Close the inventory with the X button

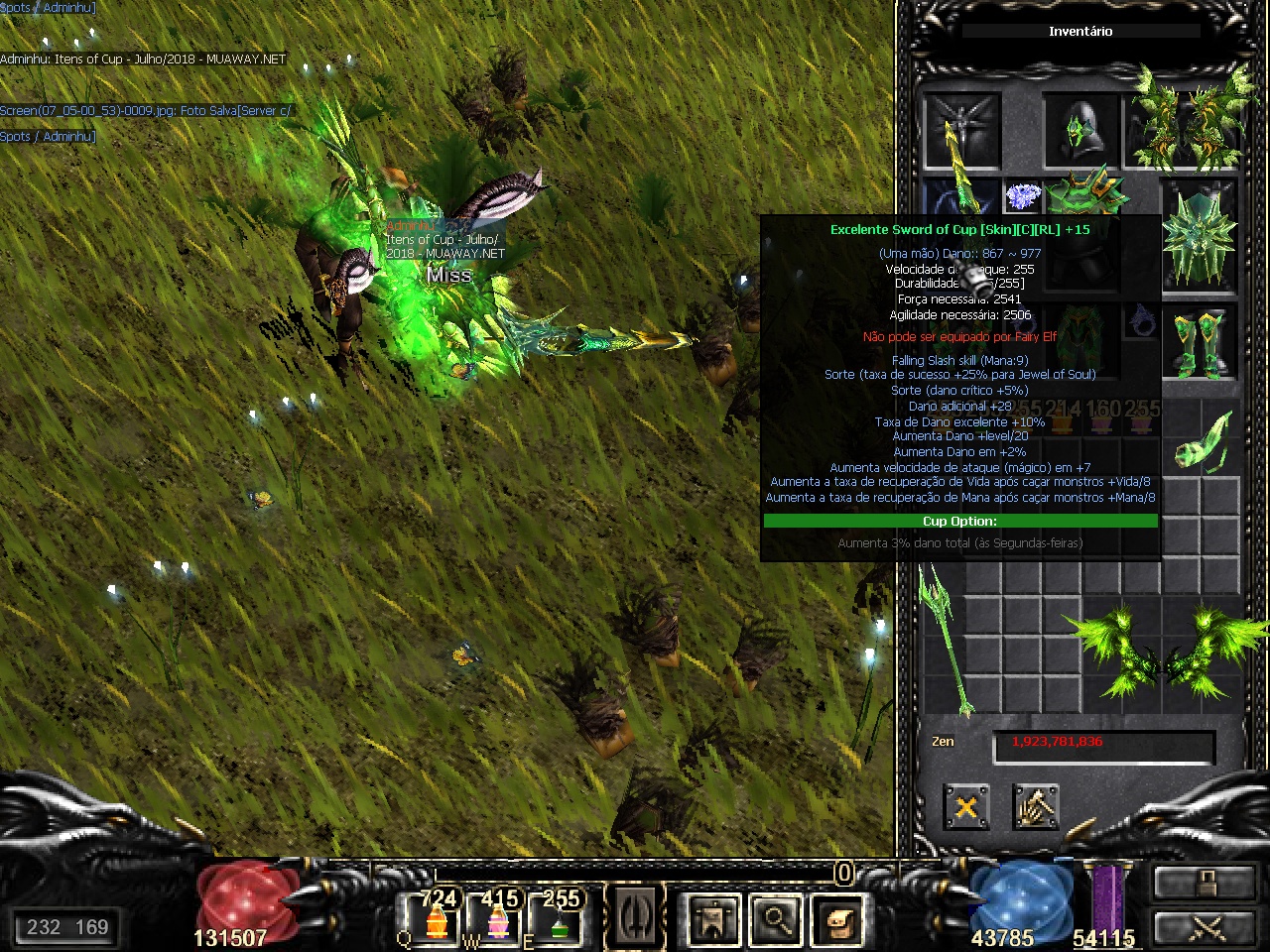[965, 807]
